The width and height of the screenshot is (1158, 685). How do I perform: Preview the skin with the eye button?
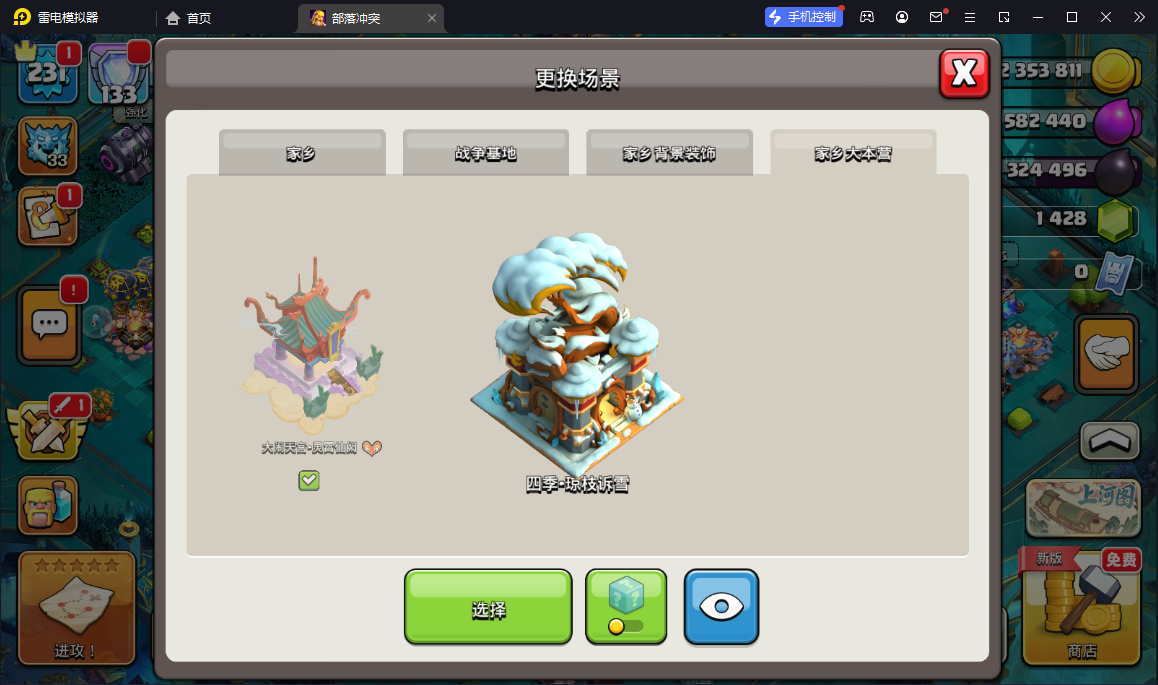pos(721,607)
